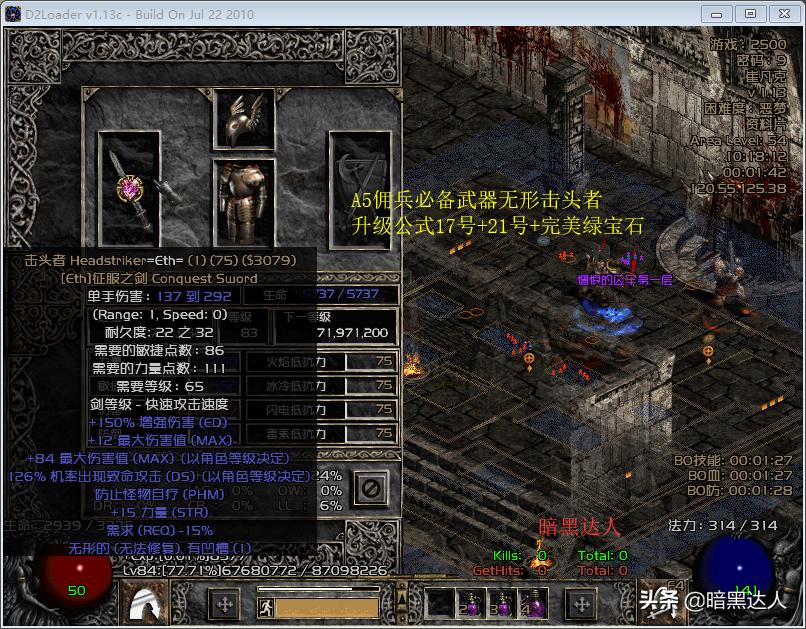The width and height of the screenshot is (806, 629).
Task: Pick the winged helm in head slot
Action: pos(244,119)
